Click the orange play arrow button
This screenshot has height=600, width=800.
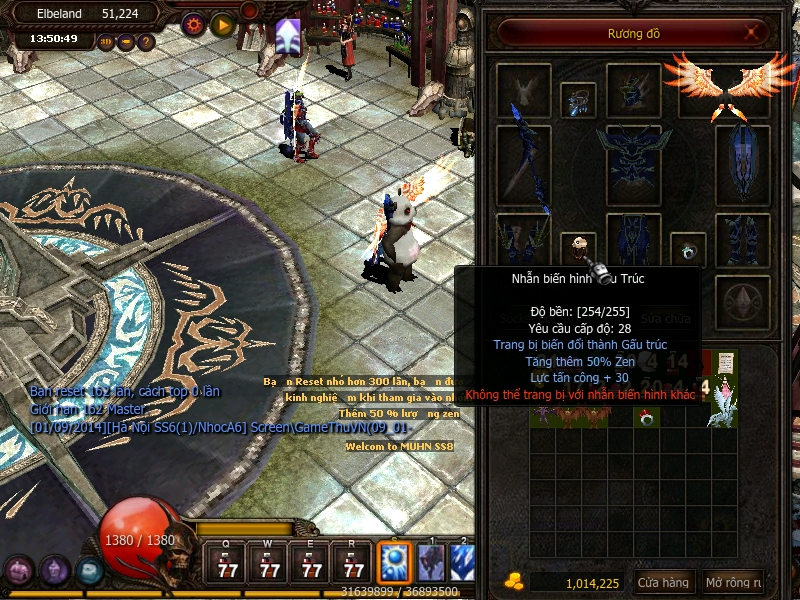click(222, 24)
